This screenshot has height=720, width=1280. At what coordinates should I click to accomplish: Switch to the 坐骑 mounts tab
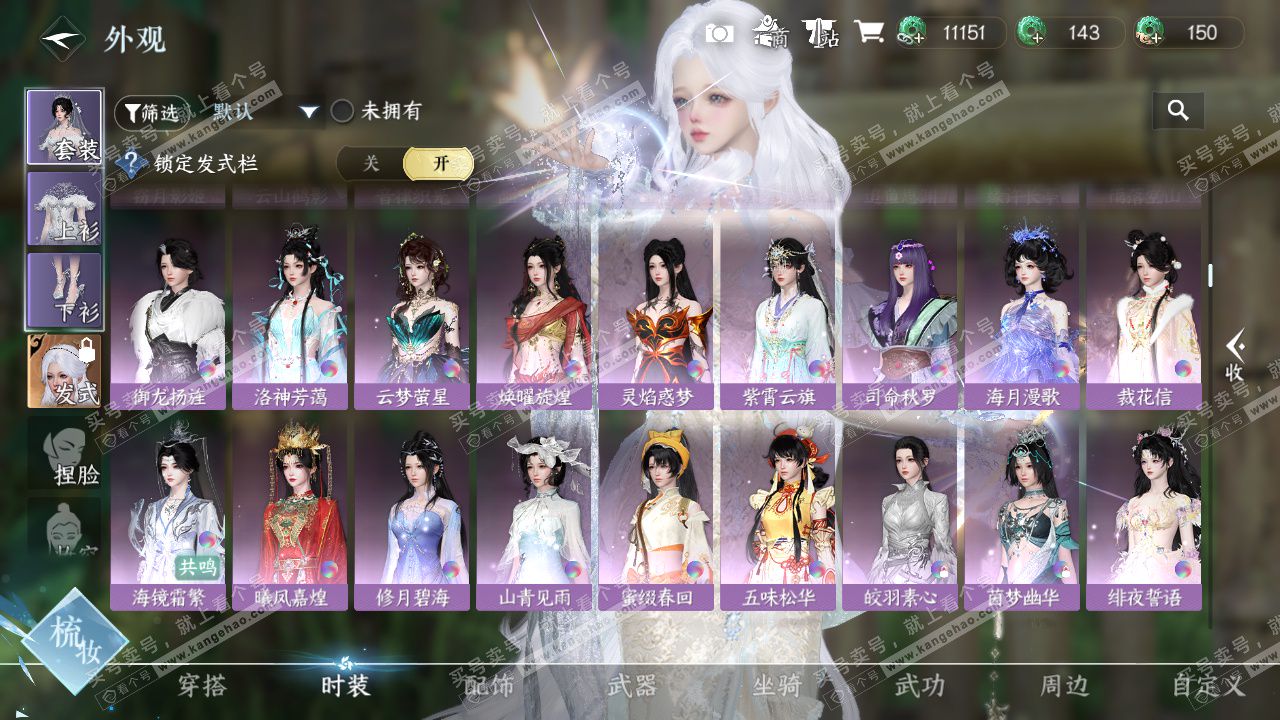[x=777, y=686]
